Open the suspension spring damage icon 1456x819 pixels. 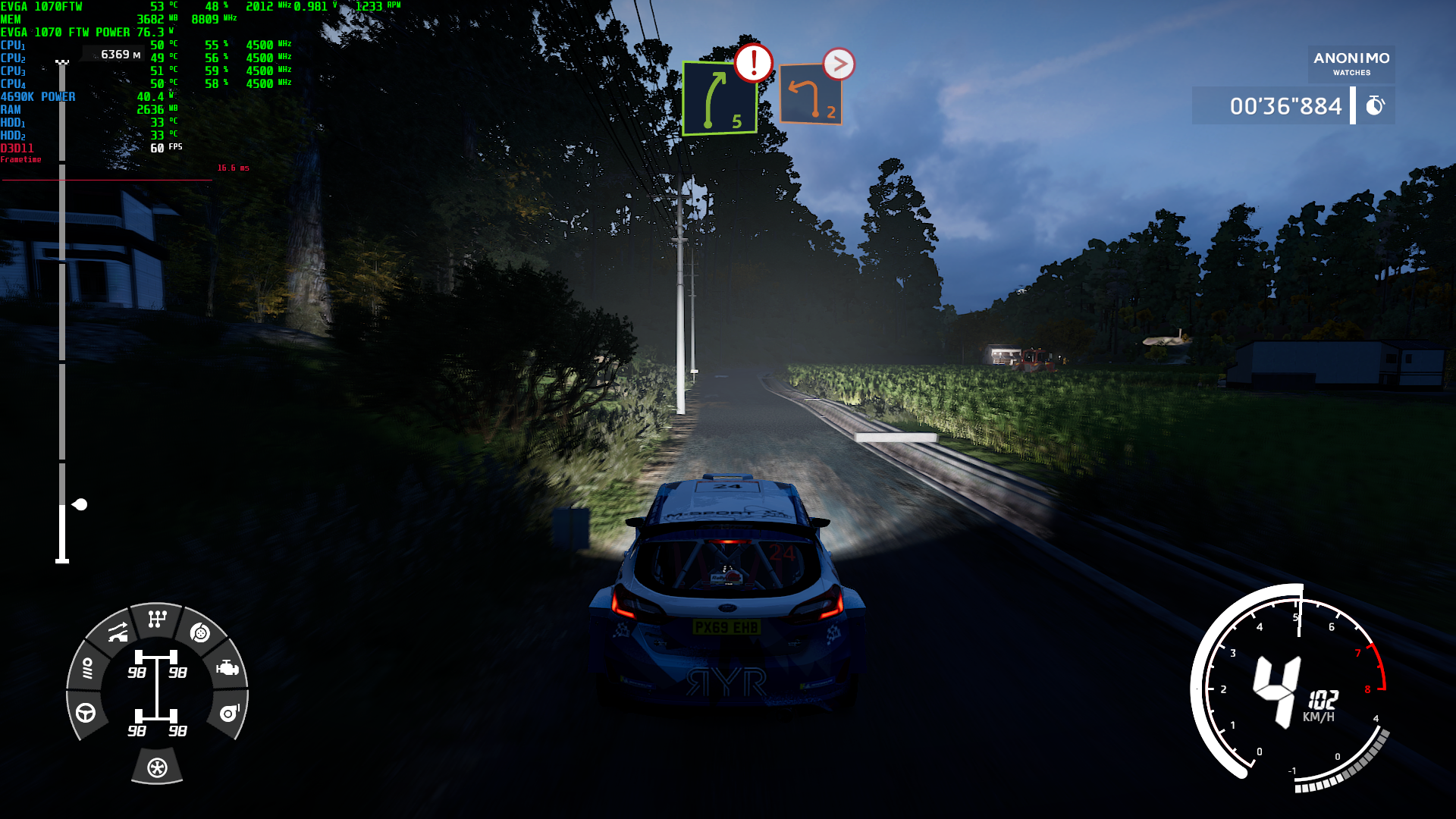click(87, 668)
